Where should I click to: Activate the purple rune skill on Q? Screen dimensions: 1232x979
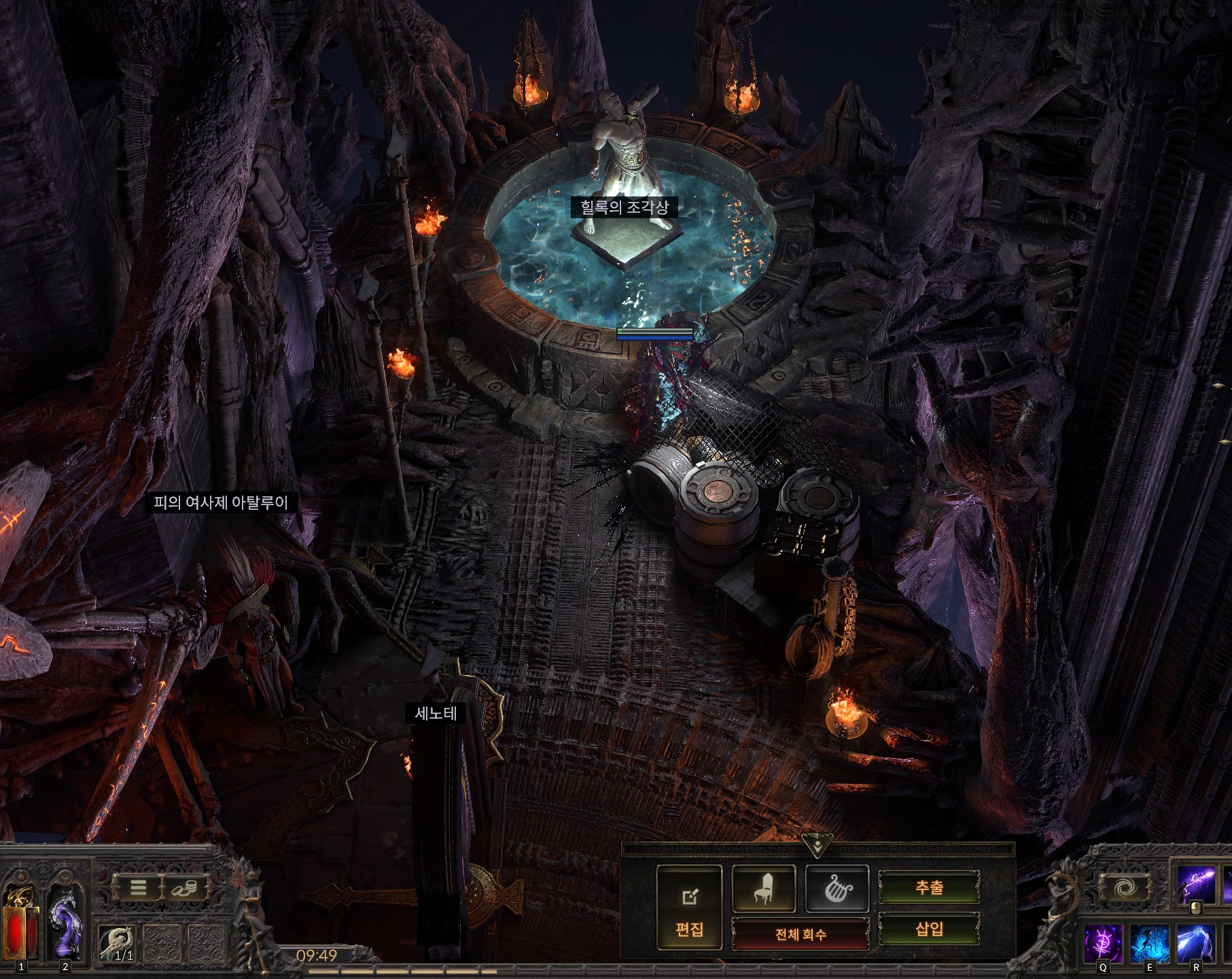click(1102, 944)
